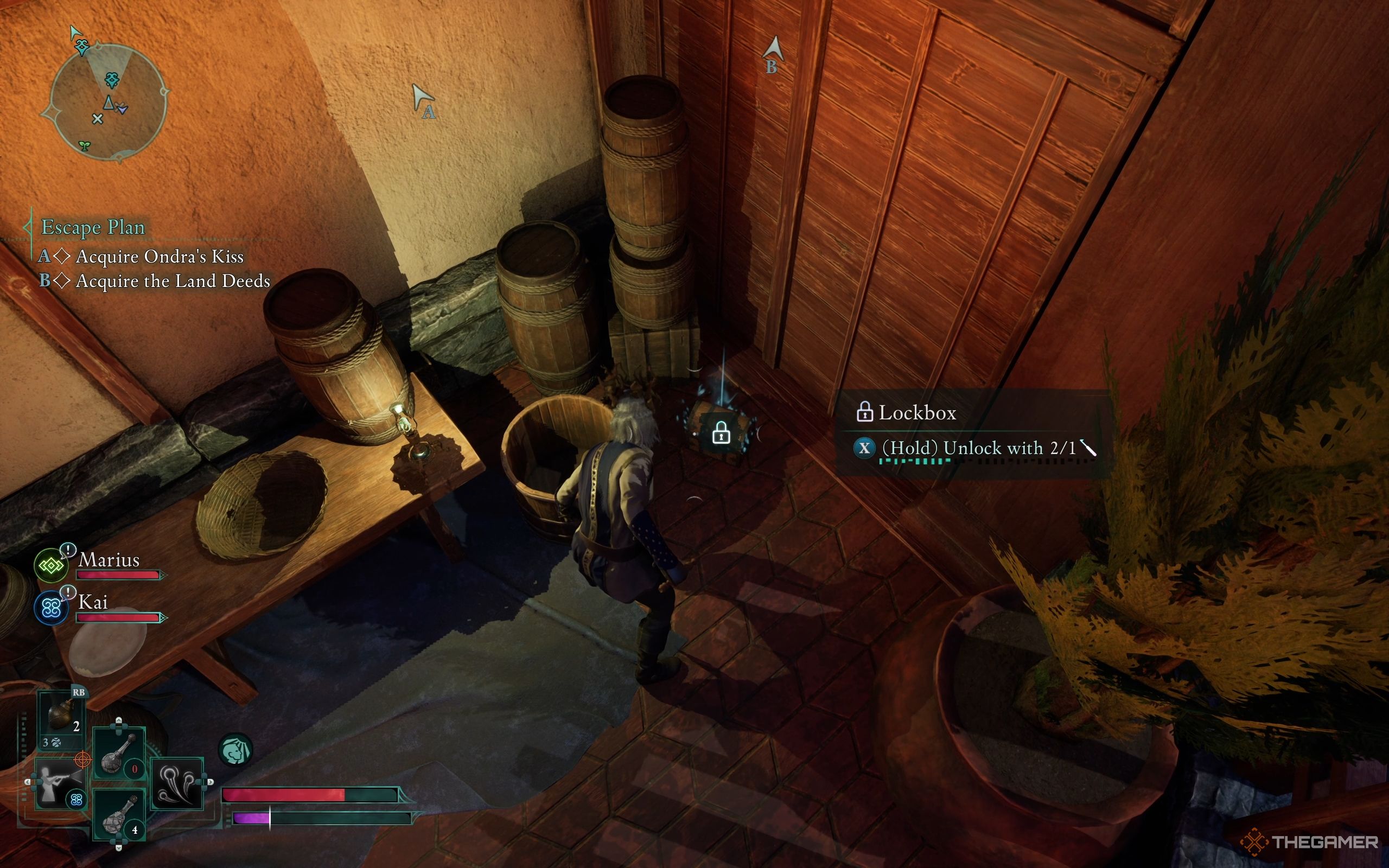Select Marius's companion portrait icon
This screenshot has width=1389, height=868.
pyautogui.click(x=51, y=566)
